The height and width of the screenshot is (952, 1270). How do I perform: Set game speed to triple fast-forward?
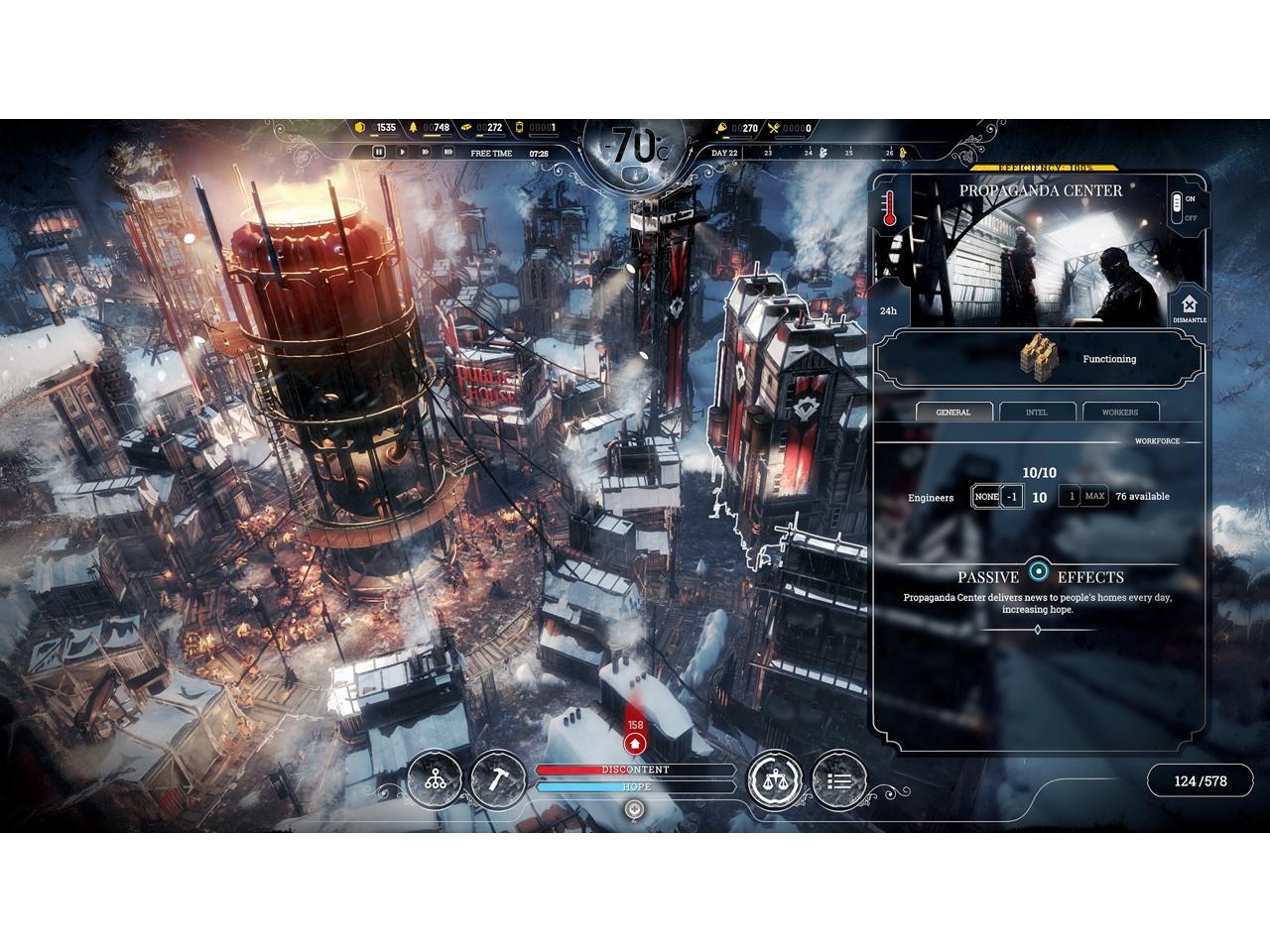coord(448,153)
